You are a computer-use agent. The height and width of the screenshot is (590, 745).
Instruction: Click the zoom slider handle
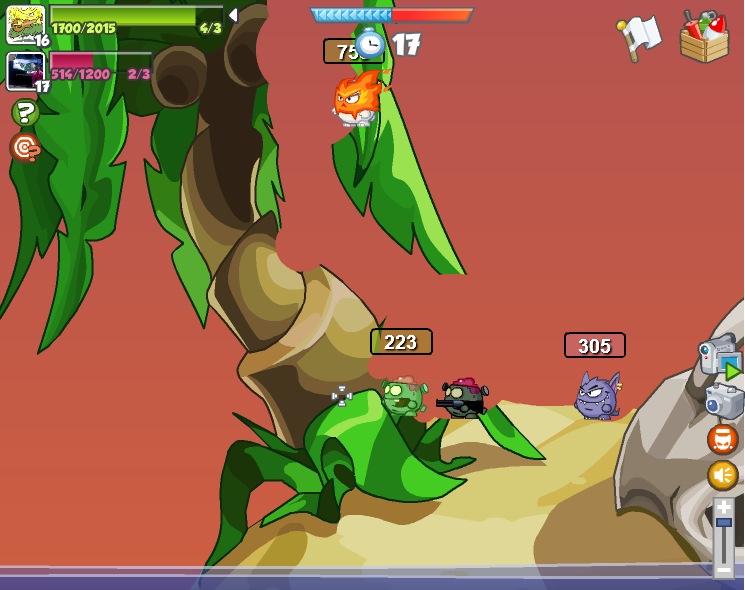coord(723,523)
